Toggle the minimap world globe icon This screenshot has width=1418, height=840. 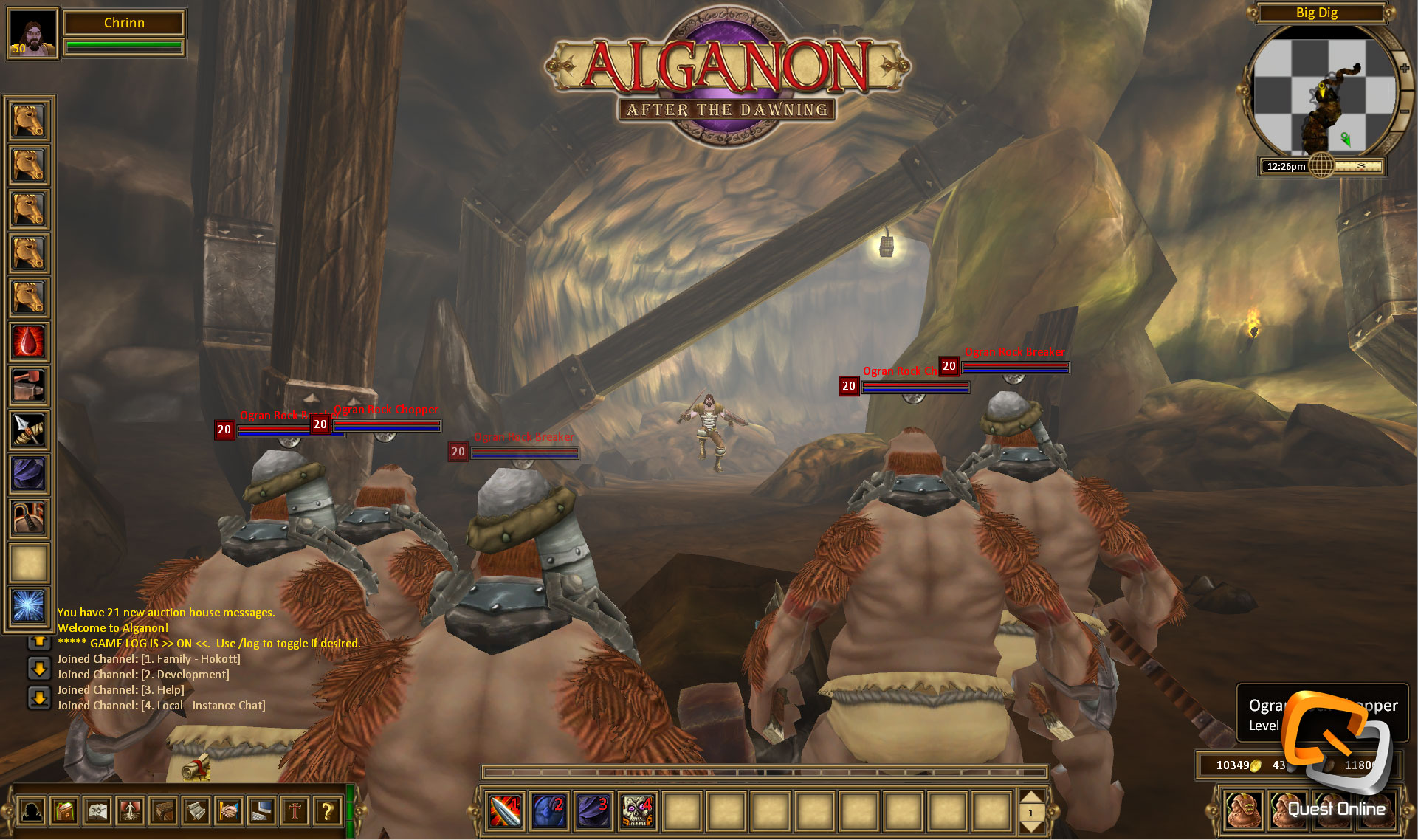(x=1321, y=165)
